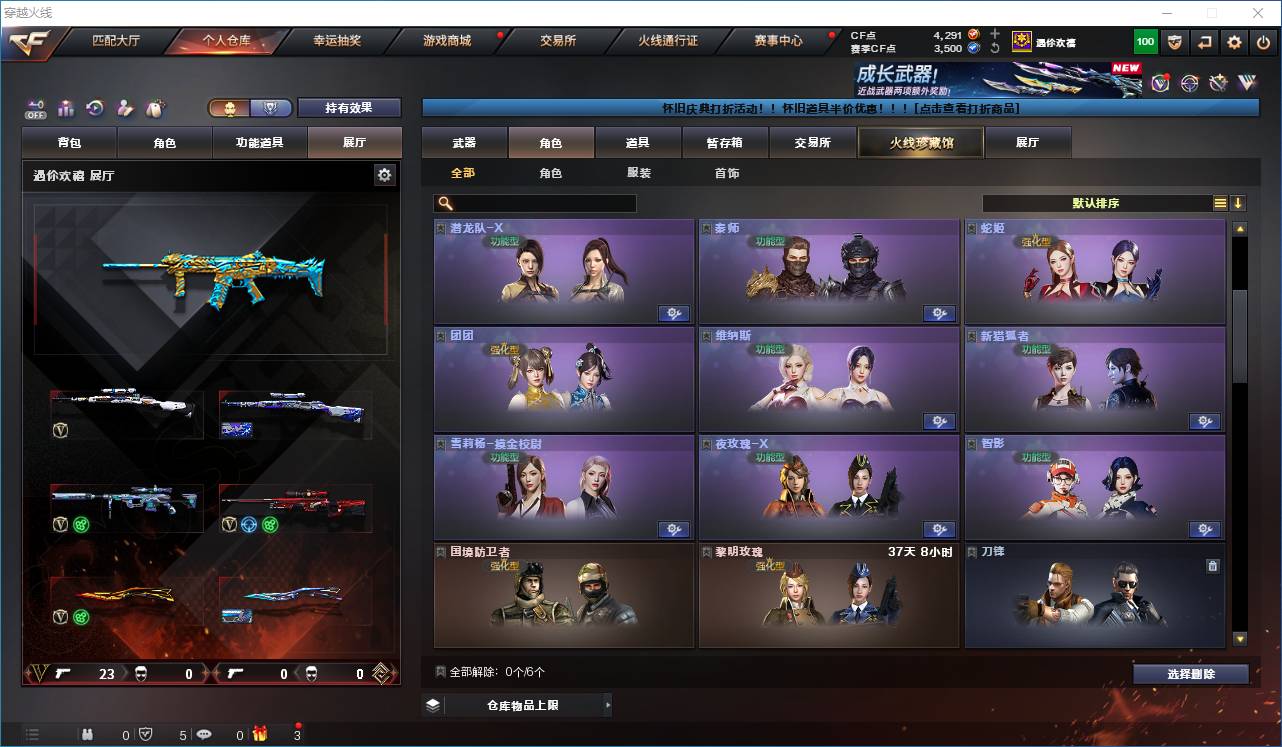Click the V Coin icon with red notification dot
The width and height of the screenshot is (1282, 747).
point(1160,81)
